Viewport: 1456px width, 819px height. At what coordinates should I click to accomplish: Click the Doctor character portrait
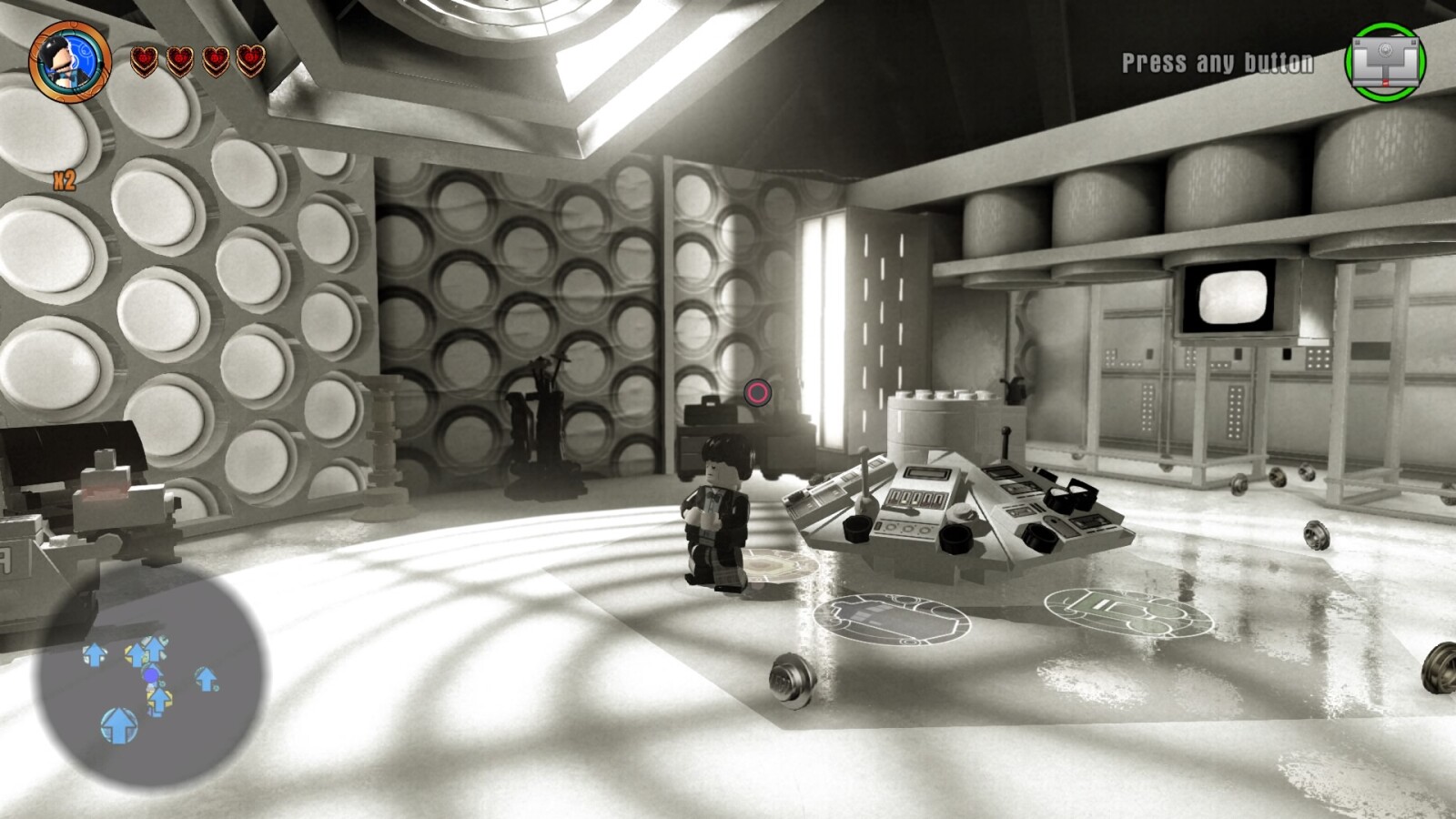(69, 61)
